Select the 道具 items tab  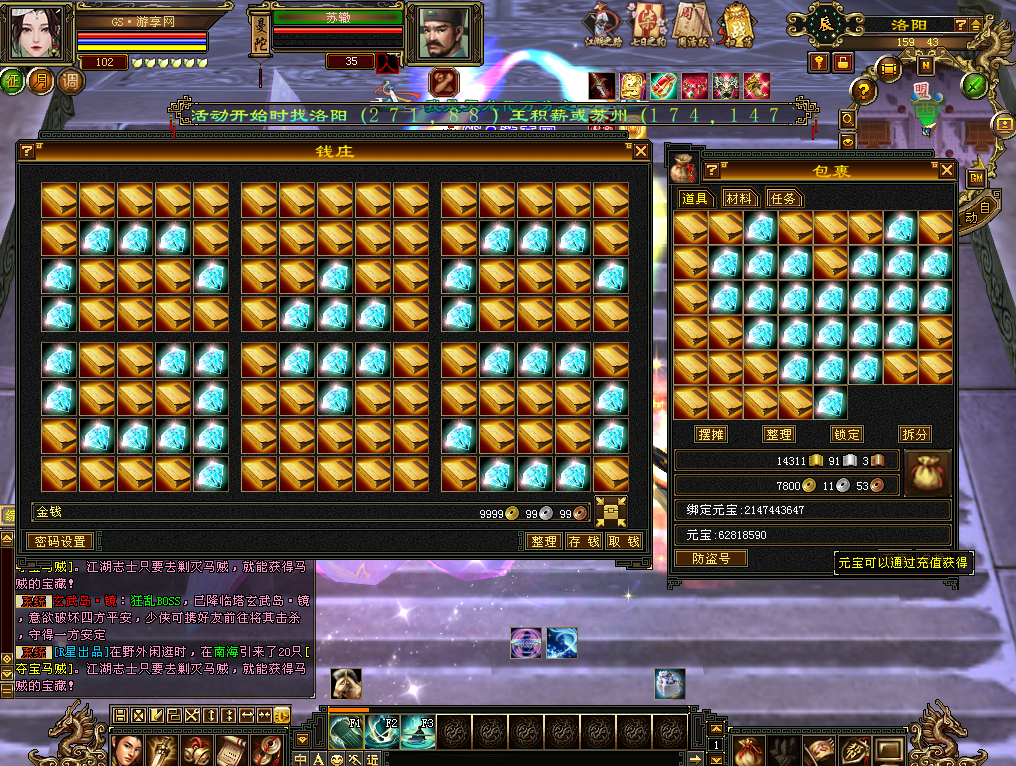[695, 198]
